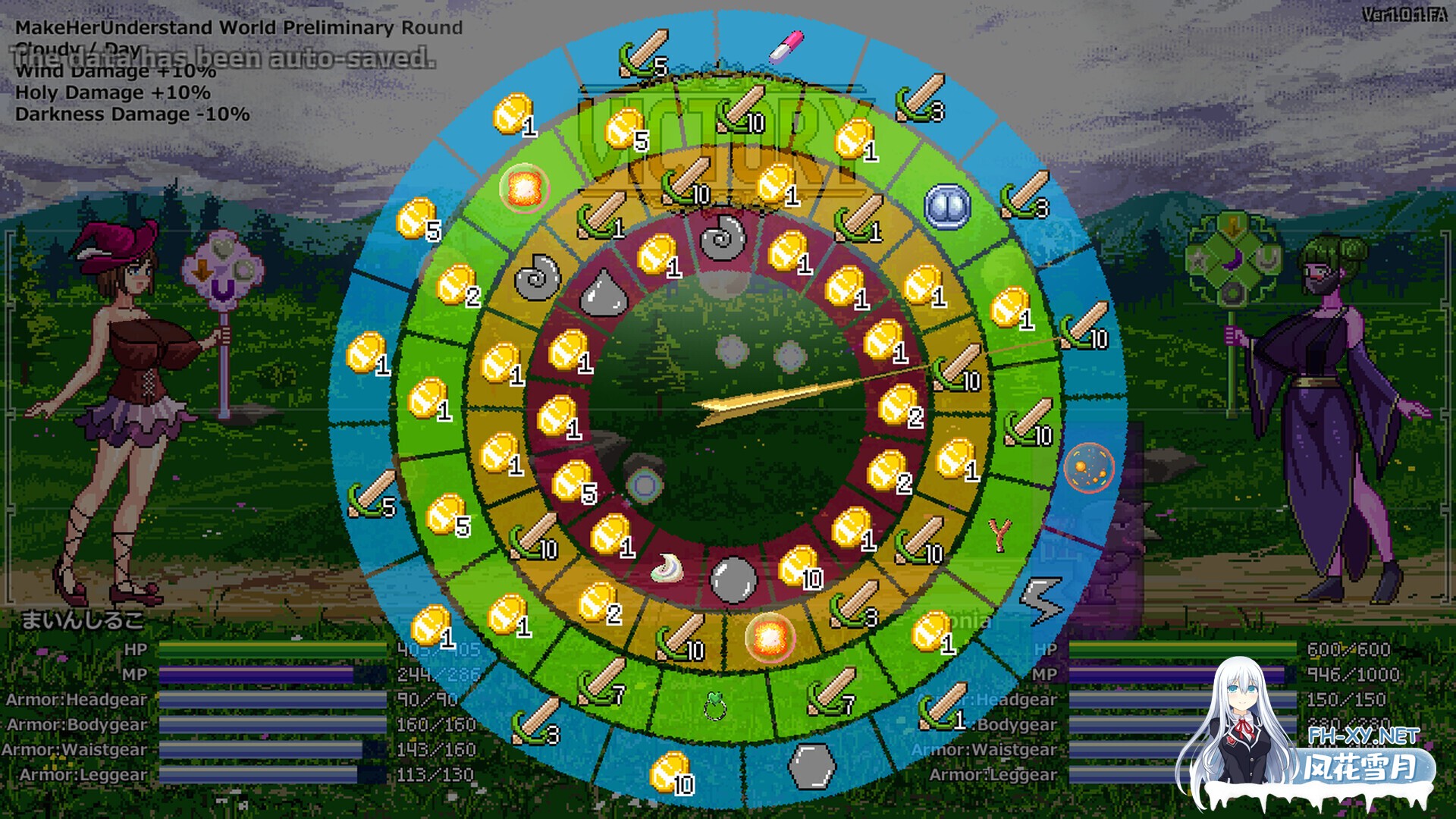Select the fire orb on the green ring
The image size is (1456, 819).
pos(523,187)
